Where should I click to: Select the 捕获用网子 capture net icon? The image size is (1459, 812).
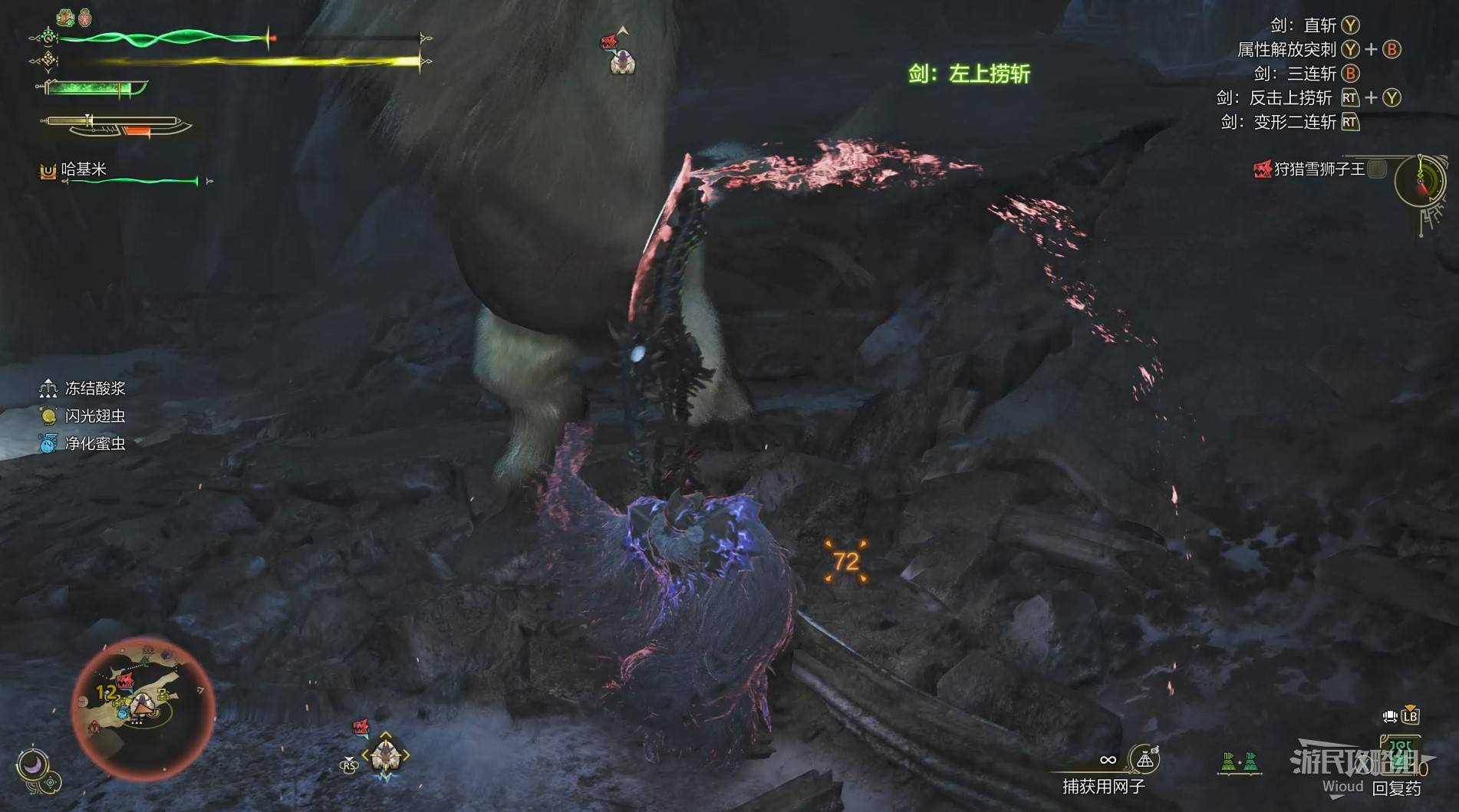[x=1144, y=760]
